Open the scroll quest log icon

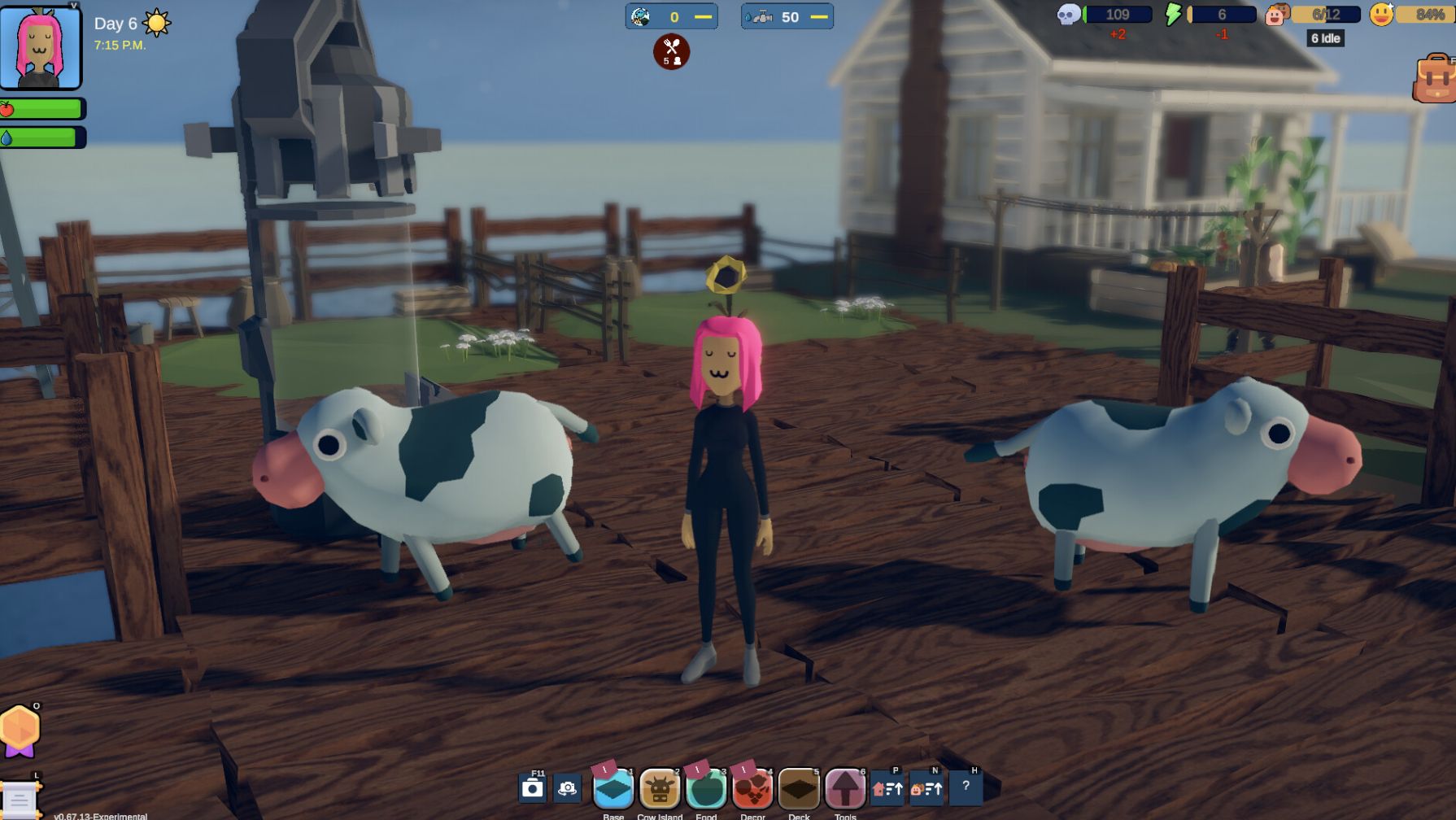click(20, 800)
